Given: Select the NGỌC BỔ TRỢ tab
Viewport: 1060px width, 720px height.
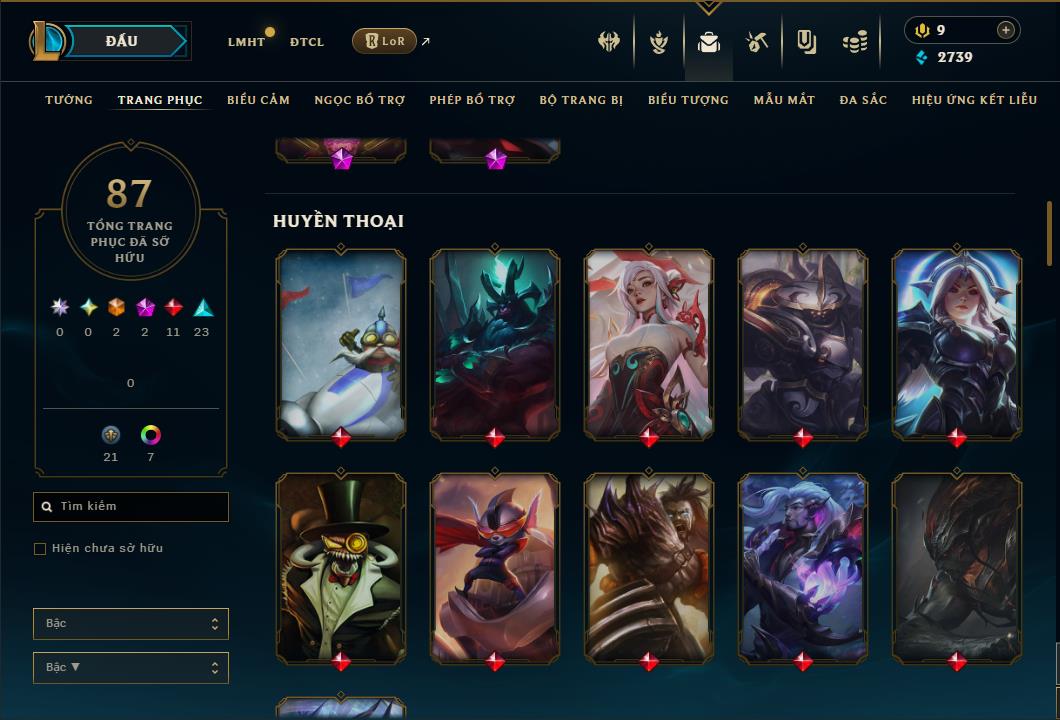Looking at the screenshot, I should click(360, 100).
